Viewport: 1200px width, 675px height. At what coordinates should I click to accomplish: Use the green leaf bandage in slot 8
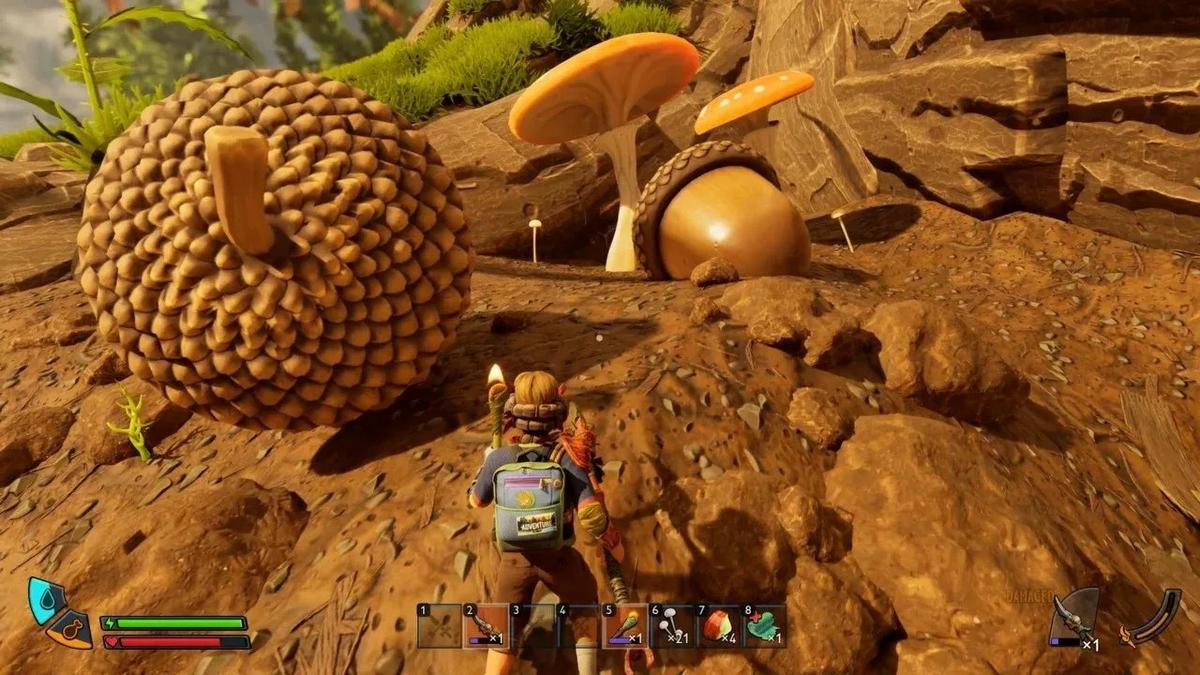tap(765, 626)
